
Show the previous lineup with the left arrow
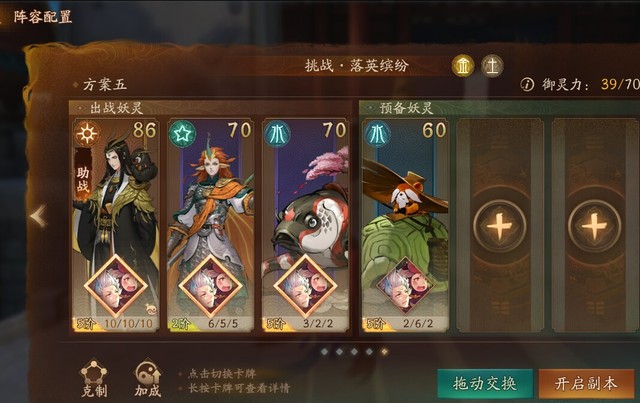(x=38, y=216)
